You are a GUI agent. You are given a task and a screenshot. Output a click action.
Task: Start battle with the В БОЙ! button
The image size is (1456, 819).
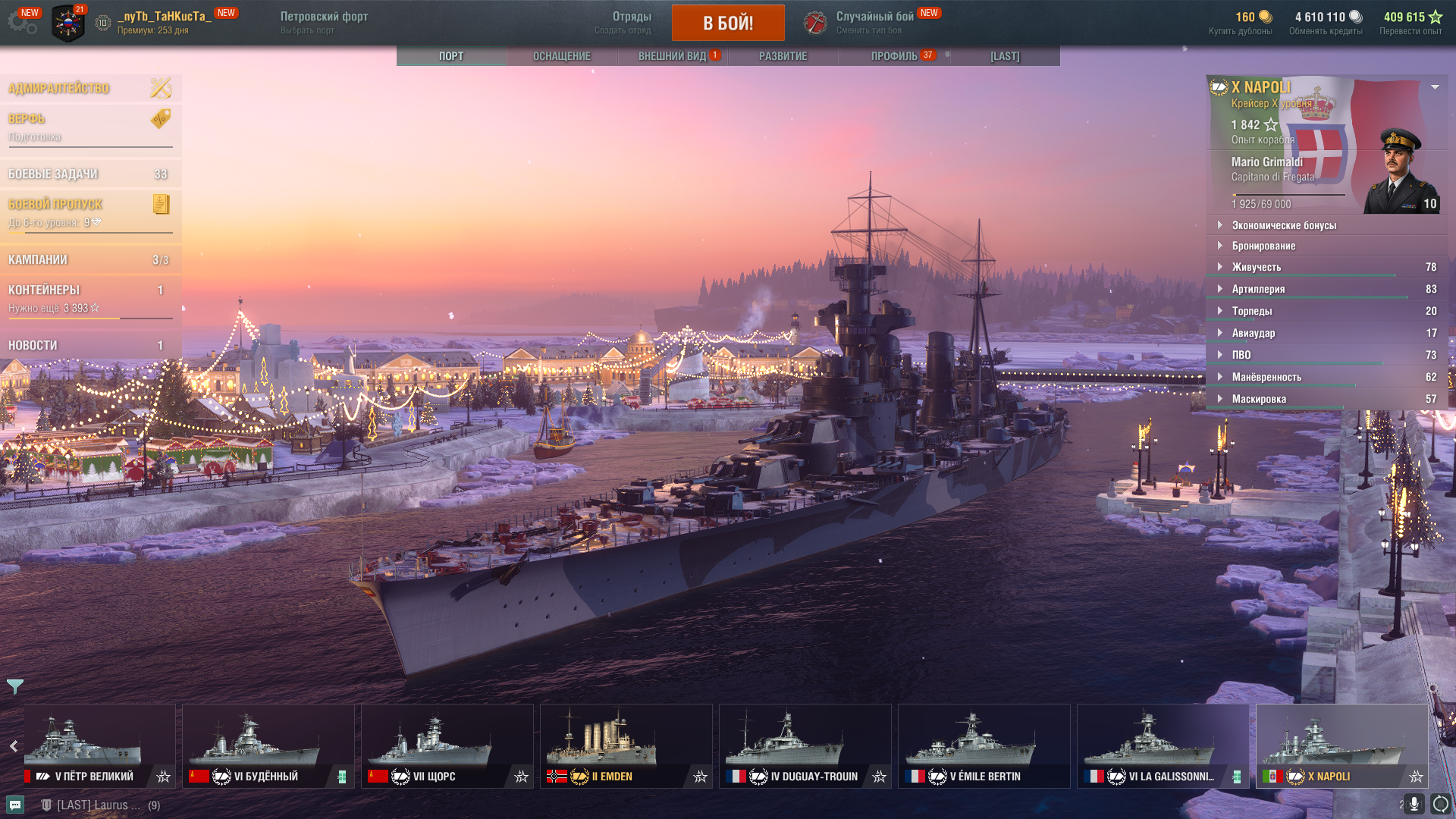(727, 23)
